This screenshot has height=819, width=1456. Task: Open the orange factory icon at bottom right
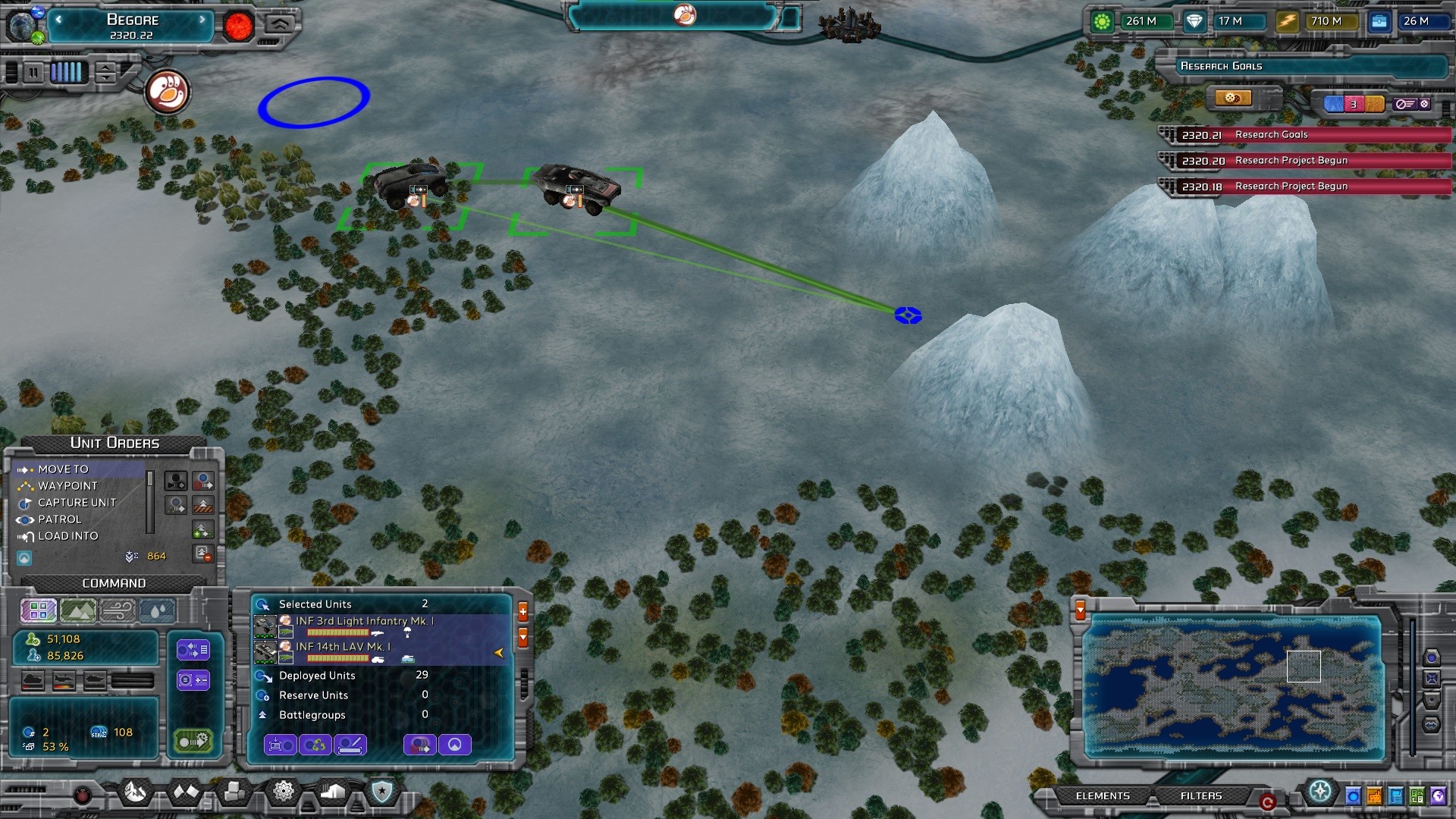(x=1374, y=796)
